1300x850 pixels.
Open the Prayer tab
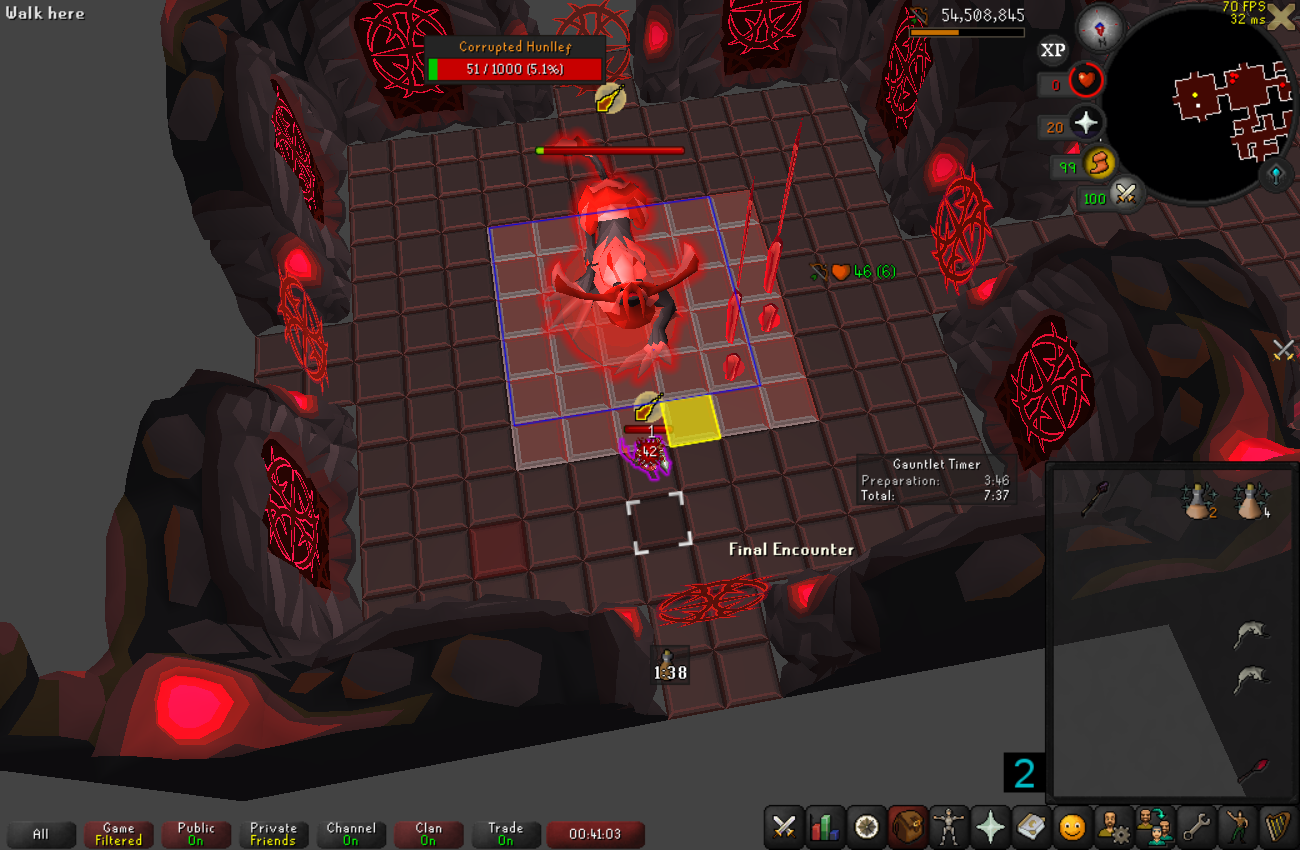[x=990, y=827]
